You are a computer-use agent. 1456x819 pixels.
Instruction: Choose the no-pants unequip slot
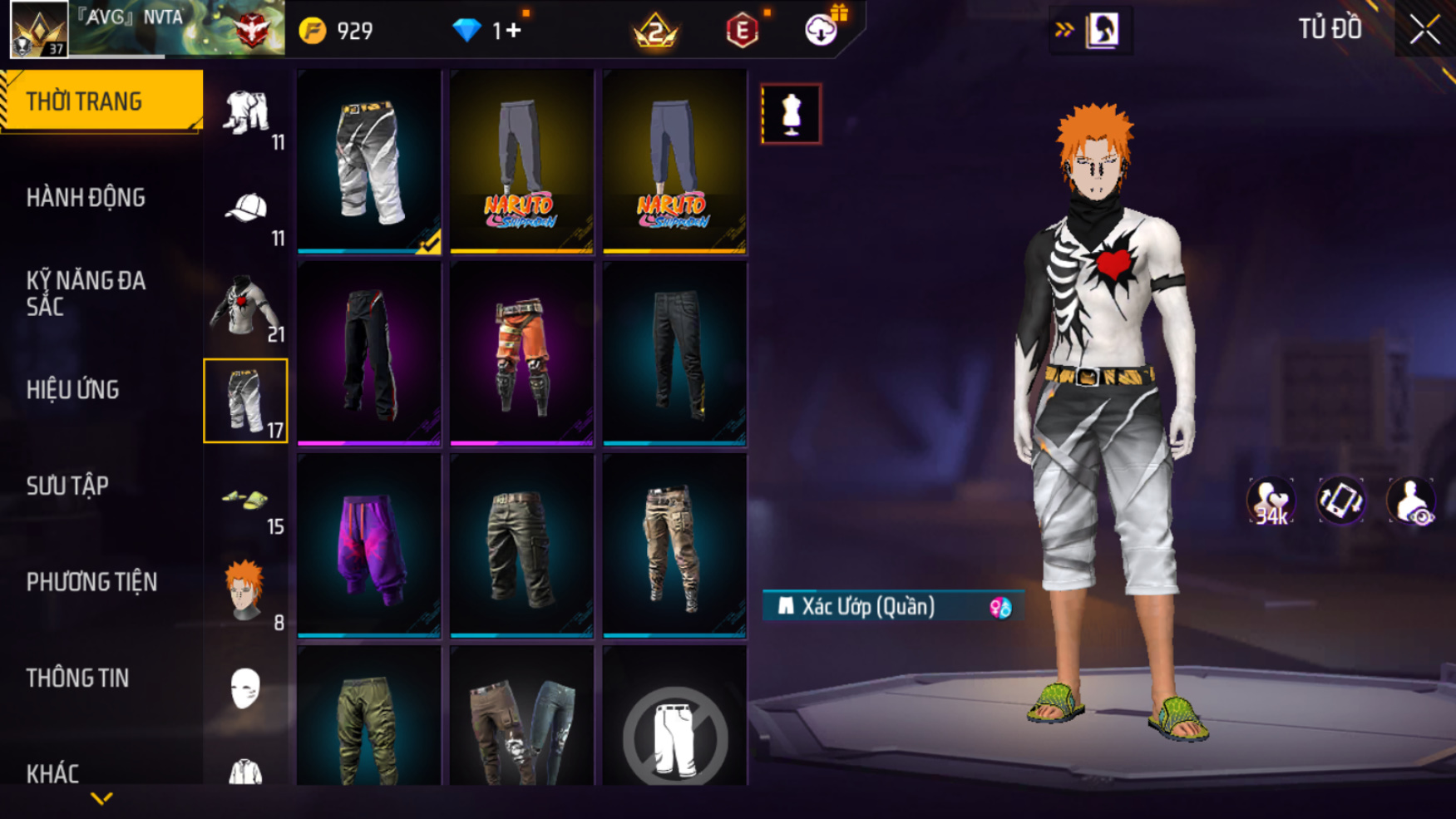[x=674, y=732]
